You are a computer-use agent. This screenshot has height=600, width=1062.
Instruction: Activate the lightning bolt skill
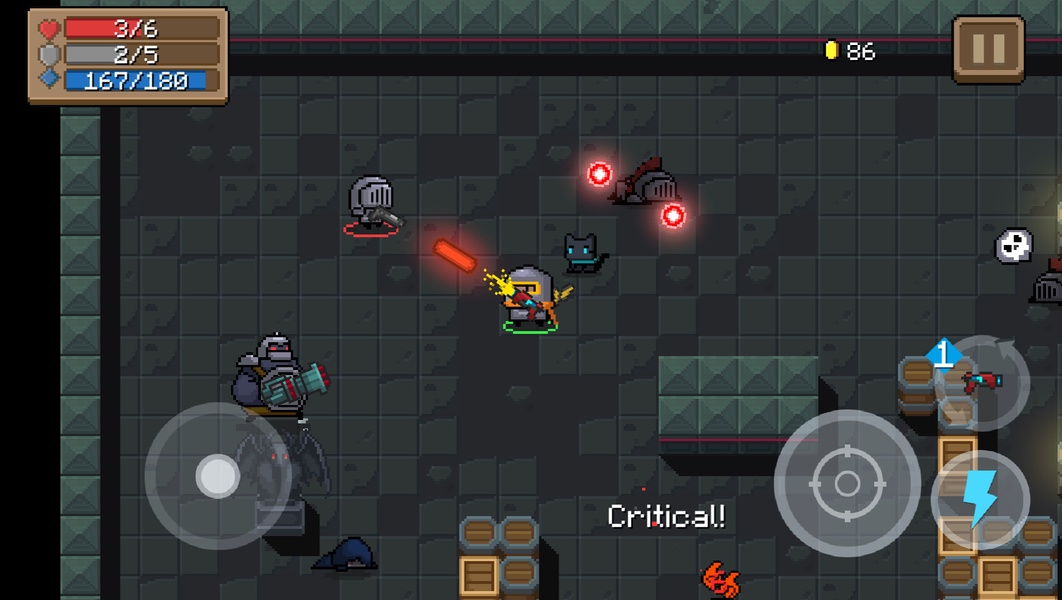(x=980, y=499)
